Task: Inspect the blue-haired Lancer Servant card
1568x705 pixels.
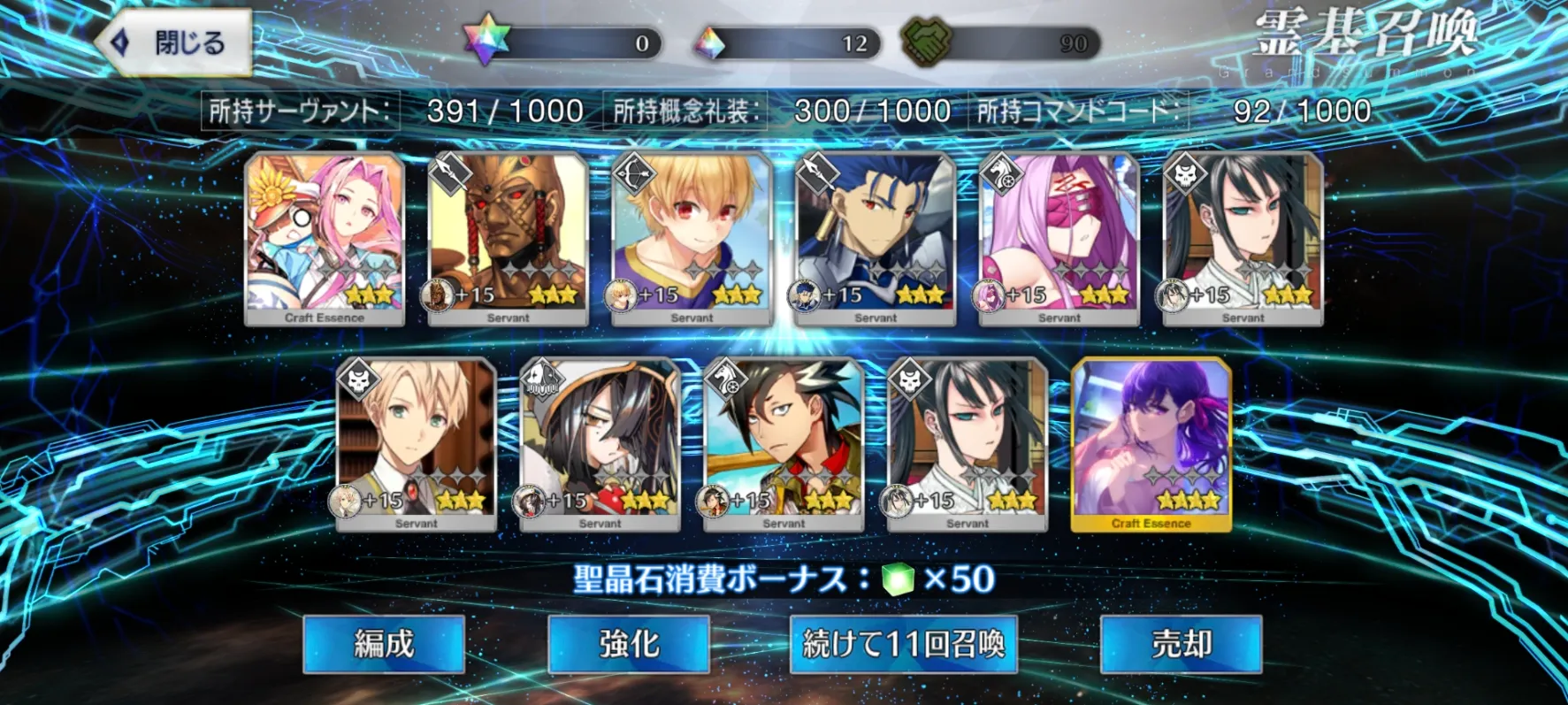Action: click(876, 239)
